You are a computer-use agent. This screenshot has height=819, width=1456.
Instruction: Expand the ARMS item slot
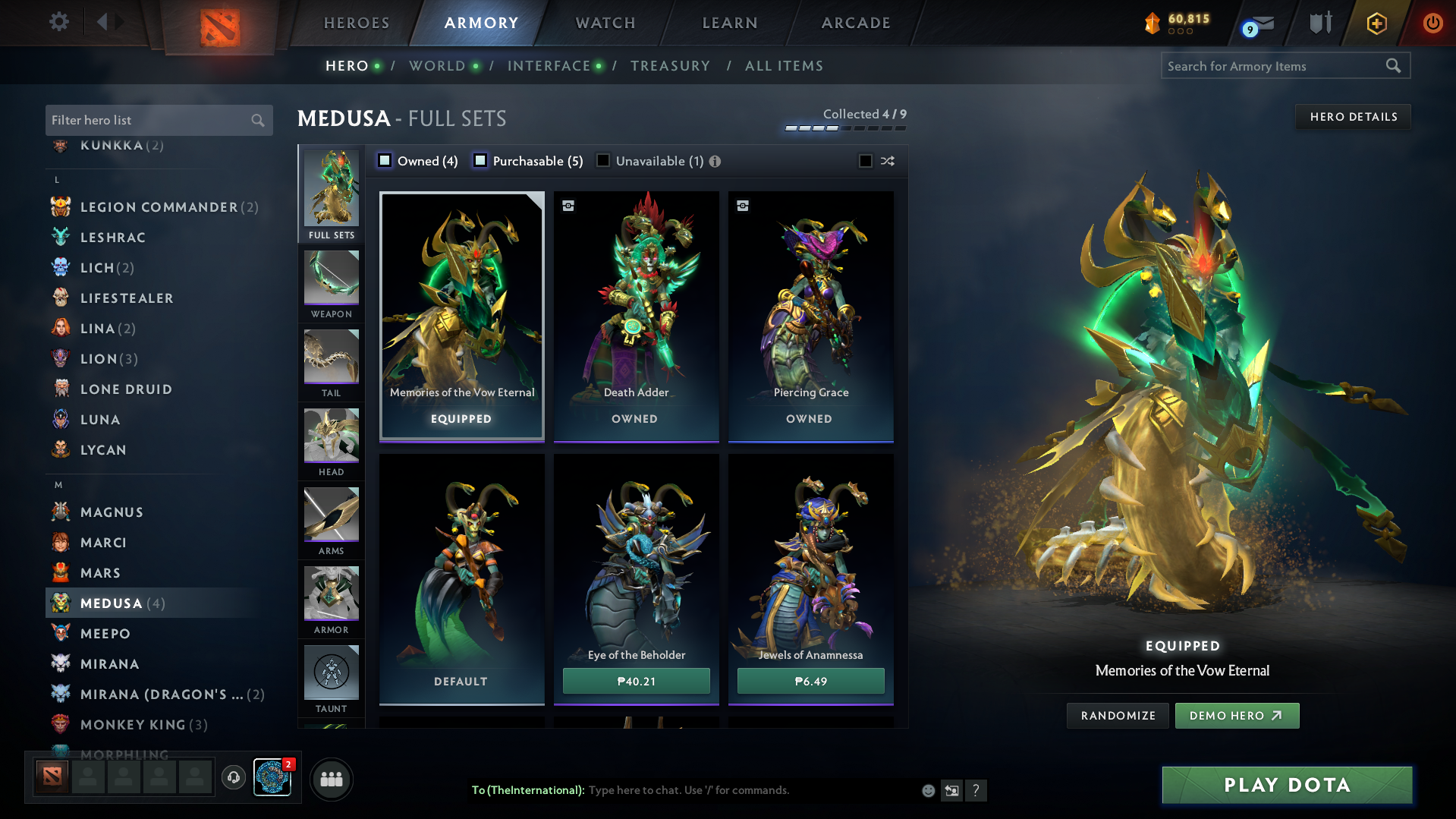[331, 515]
